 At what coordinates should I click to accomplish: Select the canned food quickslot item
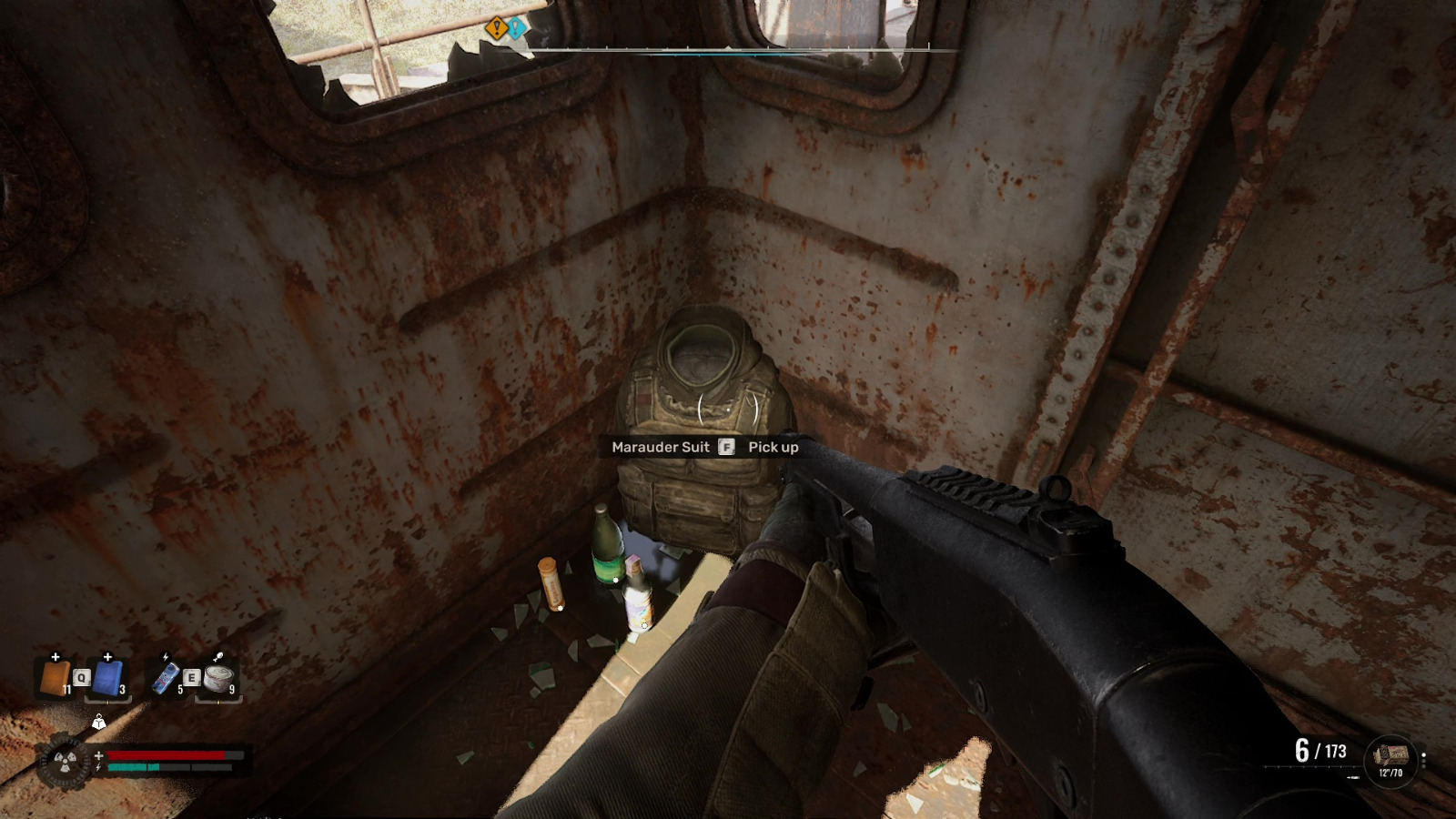point(218,679)
